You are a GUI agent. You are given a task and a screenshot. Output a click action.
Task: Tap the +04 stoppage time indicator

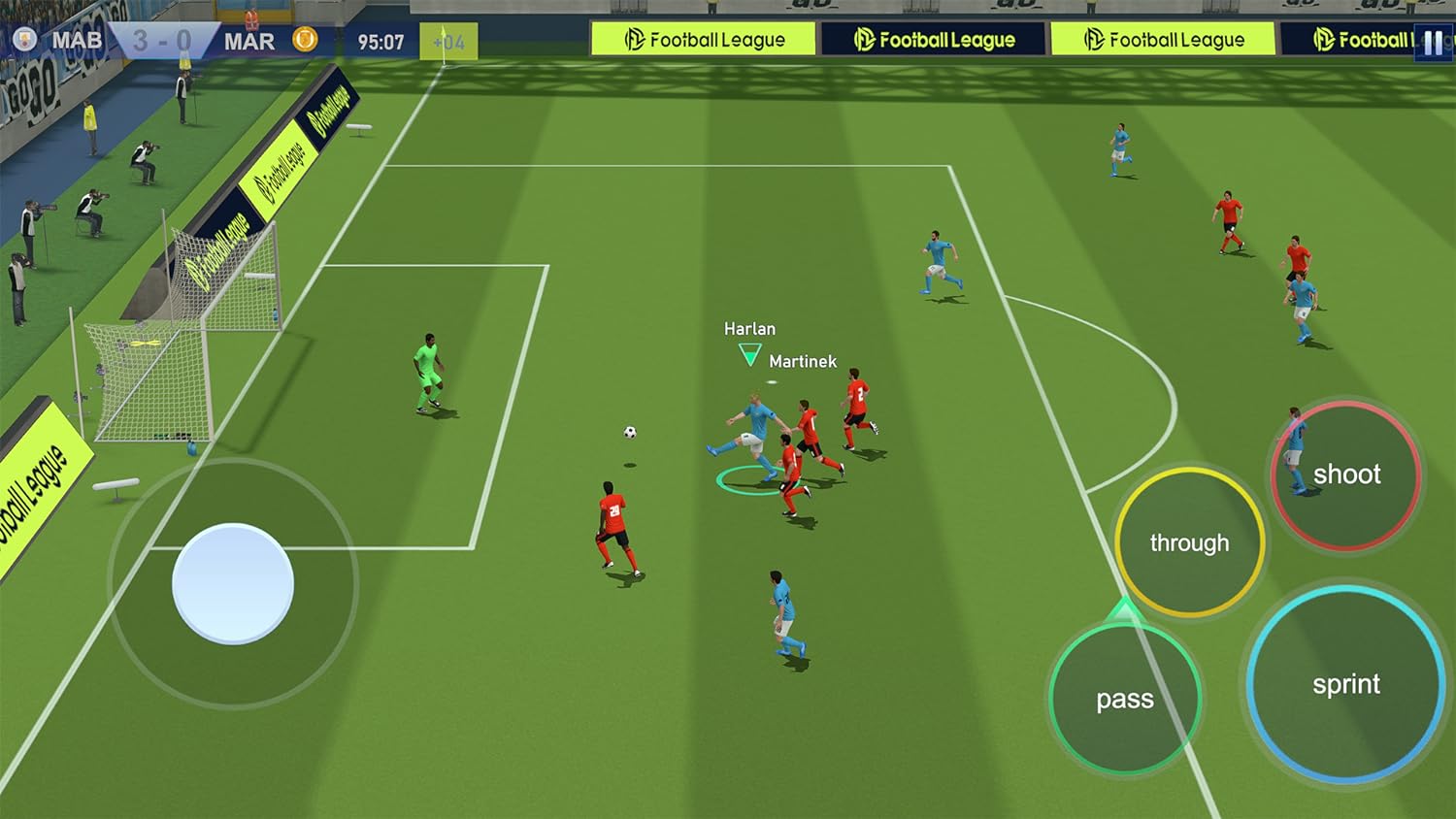click(x=447, y=43)
